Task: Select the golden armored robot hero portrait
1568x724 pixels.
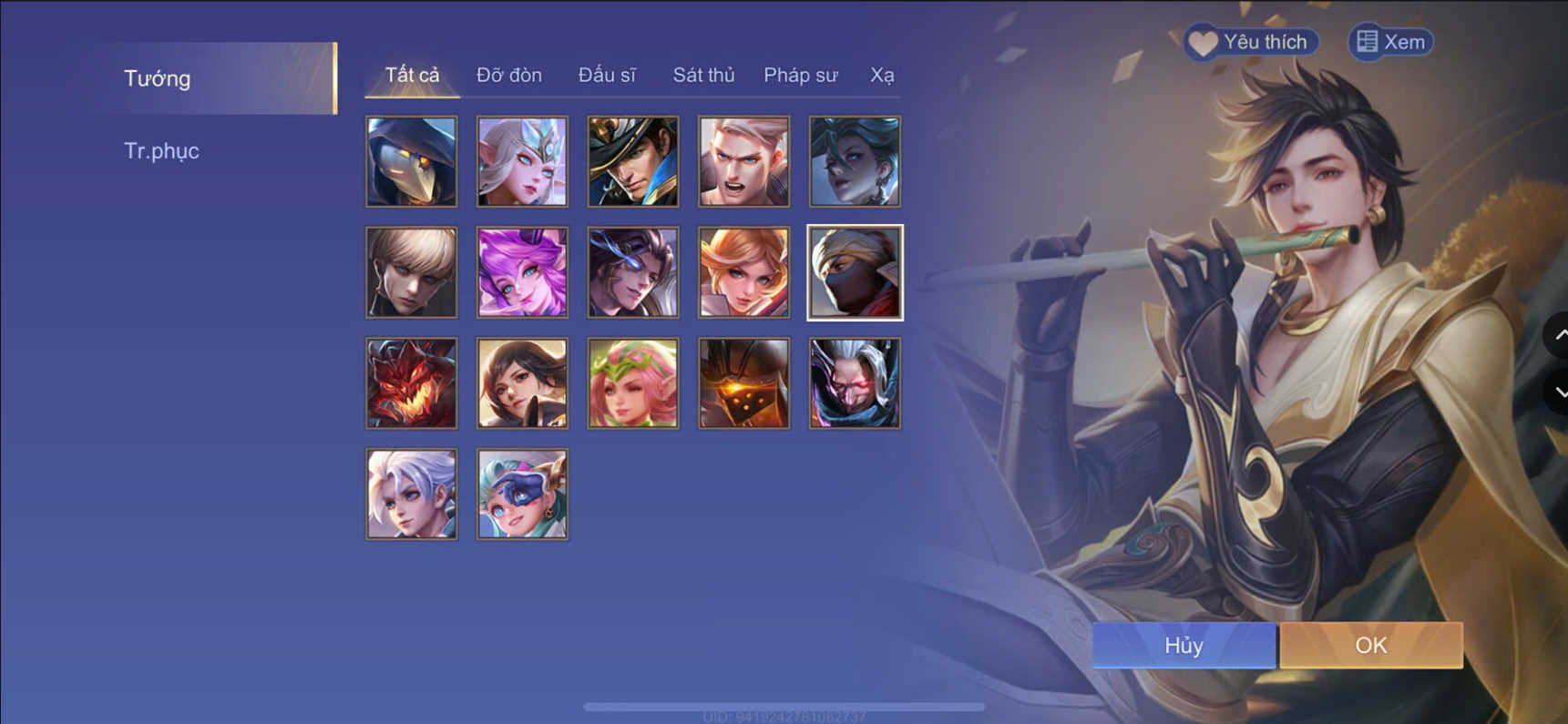Action: [x=743, y=382]
